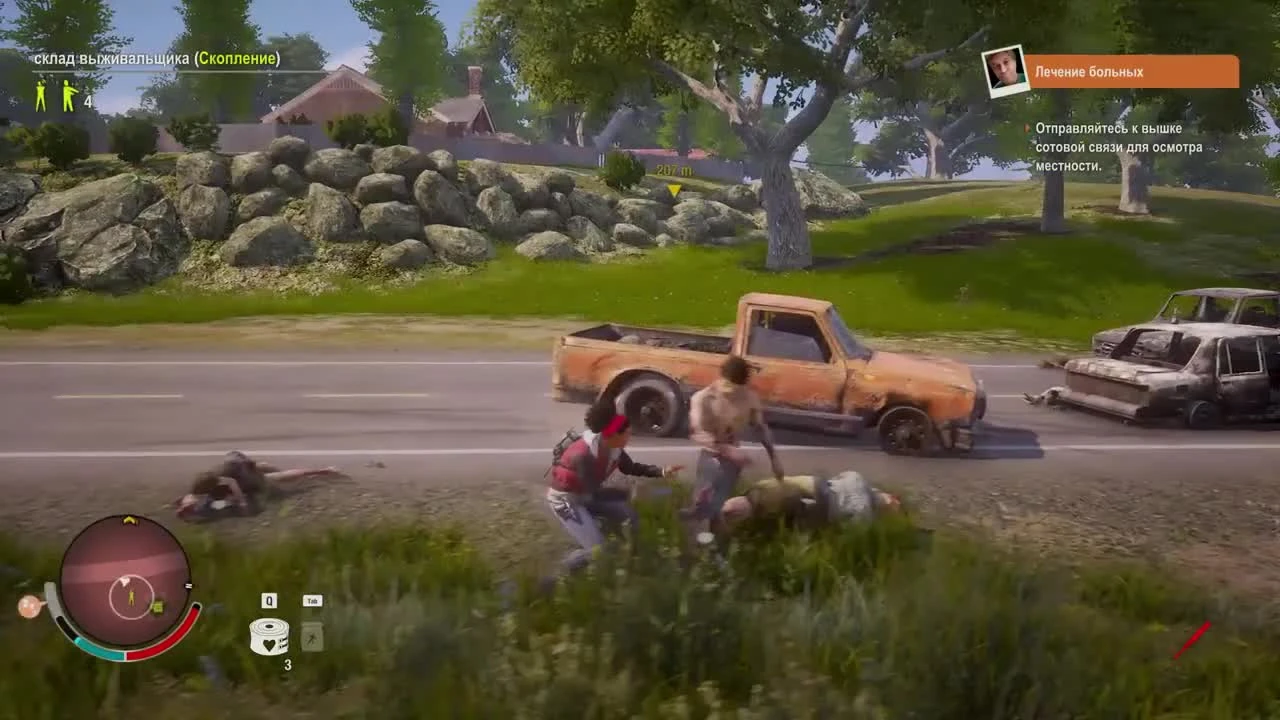
Task: Toggle the follower counter showing 4
Action: tap(86, 100)
